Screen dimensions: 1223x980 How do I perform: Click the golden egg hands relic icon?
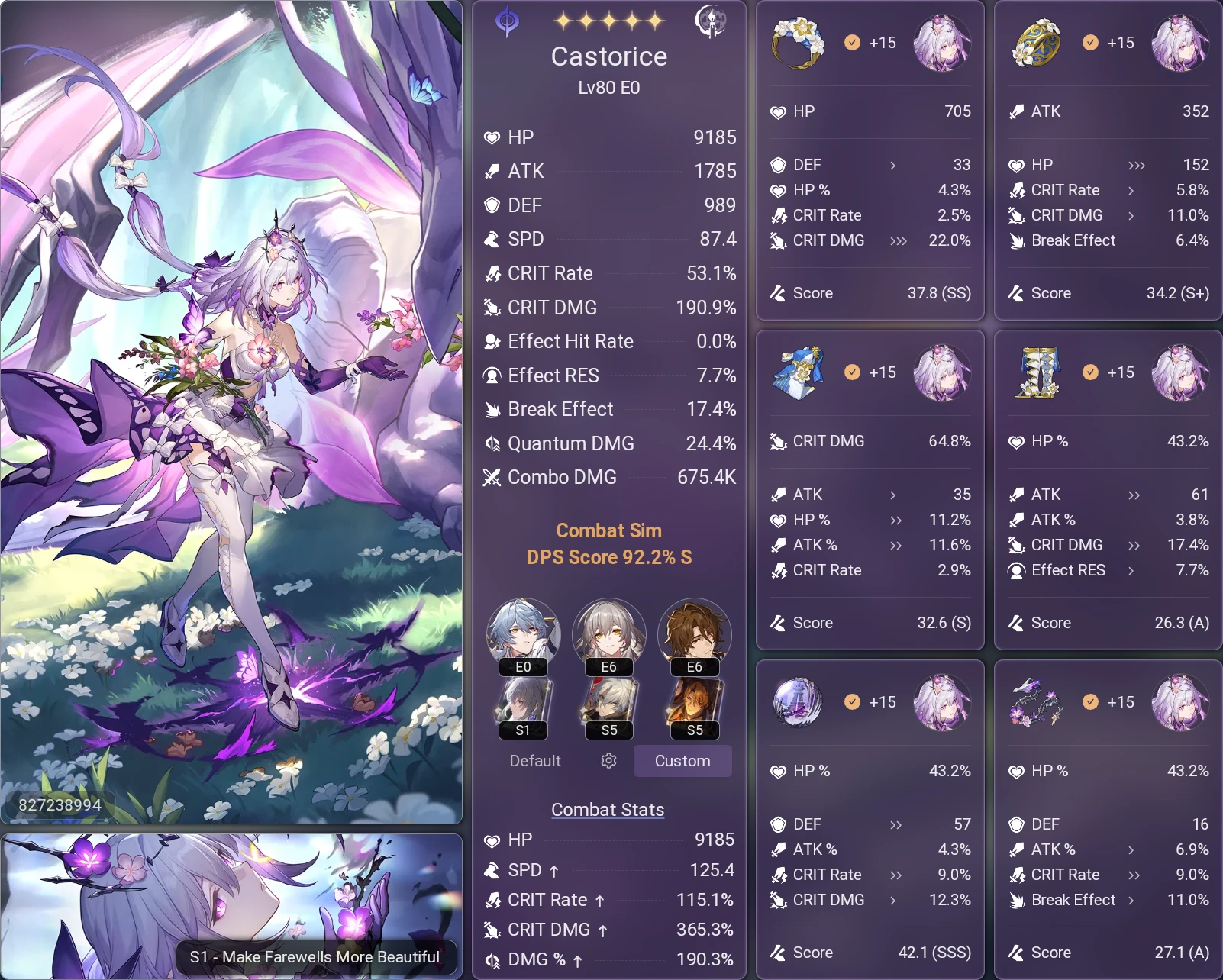pos(1036,44)
